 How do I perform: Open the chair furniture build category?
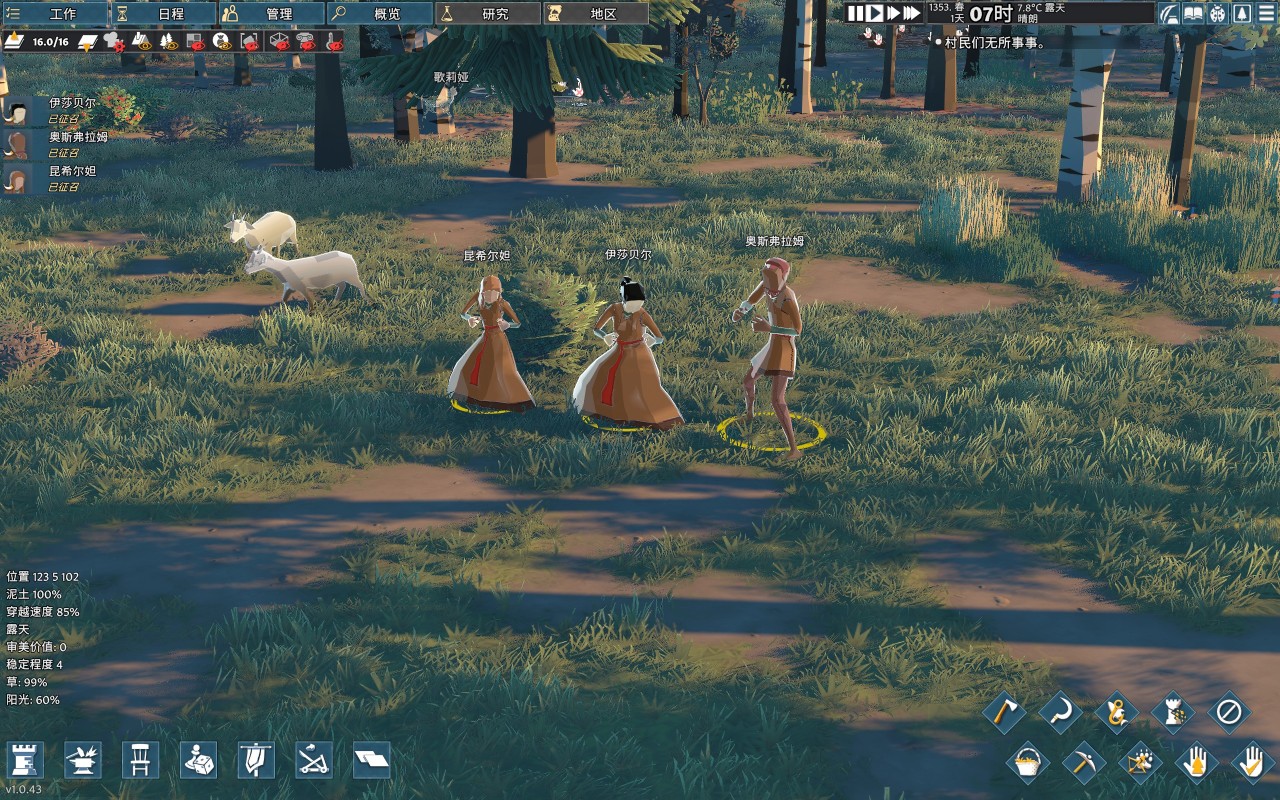140,760
